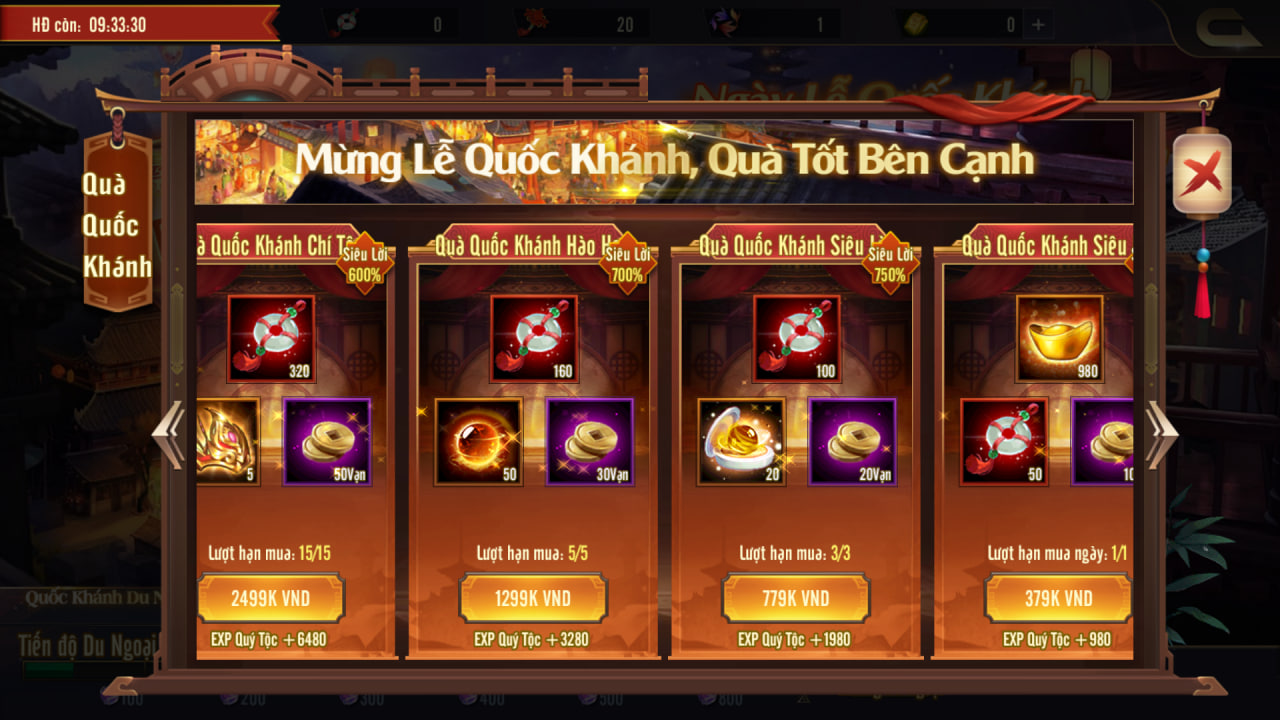Inspect the 30Vạn copper coins reward
Image resolution: width=1280 pixels, height=720 pixels.
click(590, 441)
